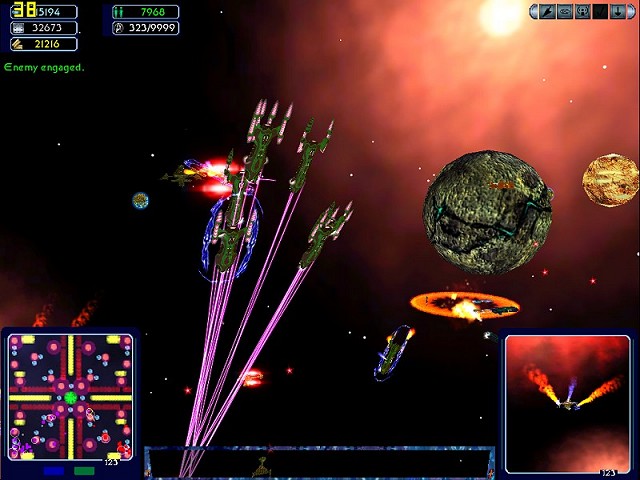The width and height of the screenshot is (640, 480).
Task: Open the ship camera view panel
Action: (567, 401)
